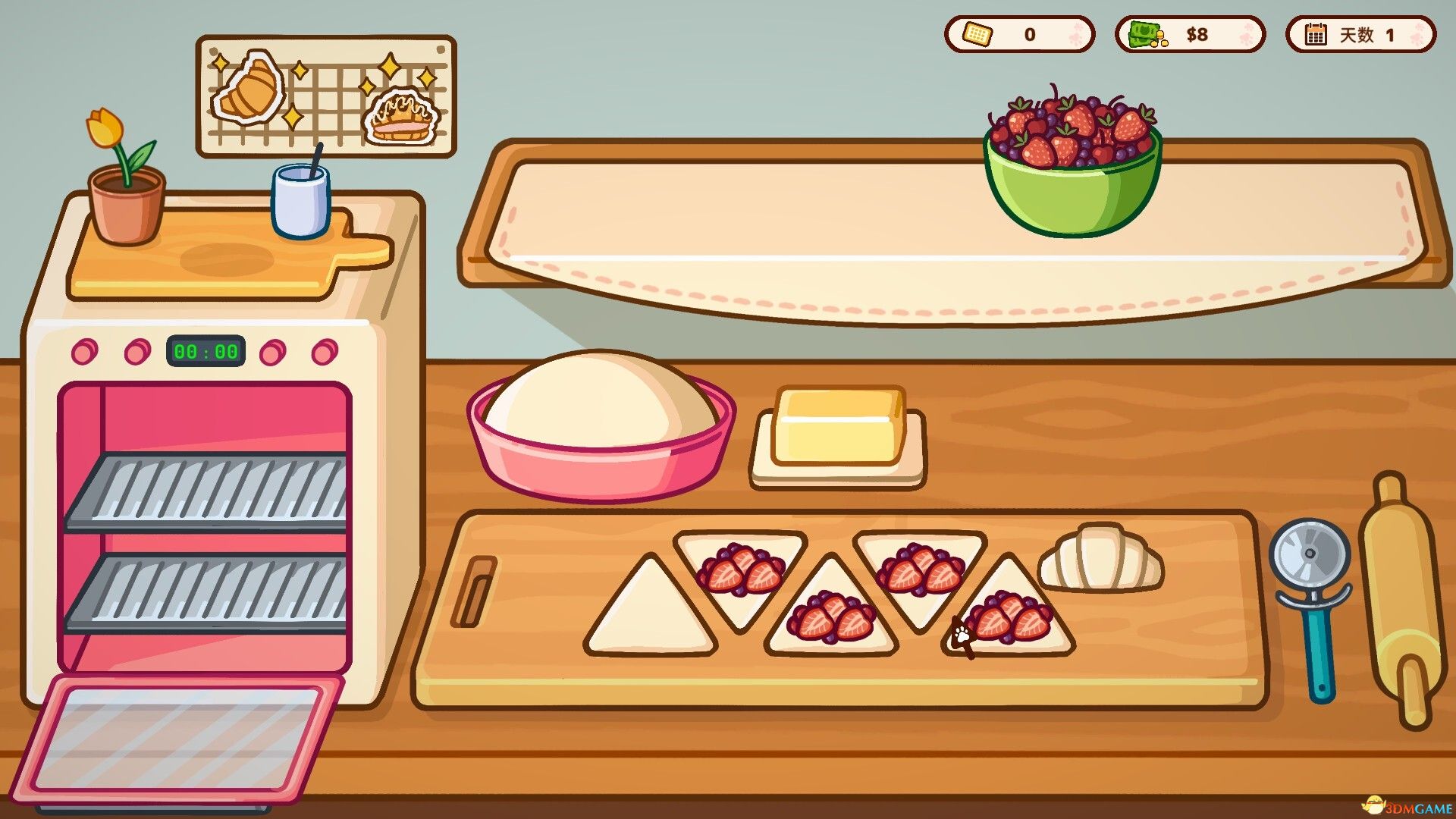Select the bowl of mixed berries
Screen dimensions: 1456x819
click(x=1072, y=152)
